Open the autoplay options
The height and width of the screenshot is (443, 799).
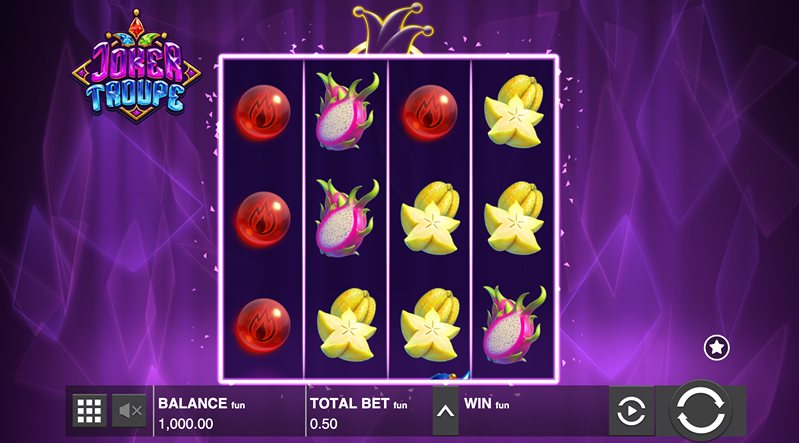tap(631, 411)
